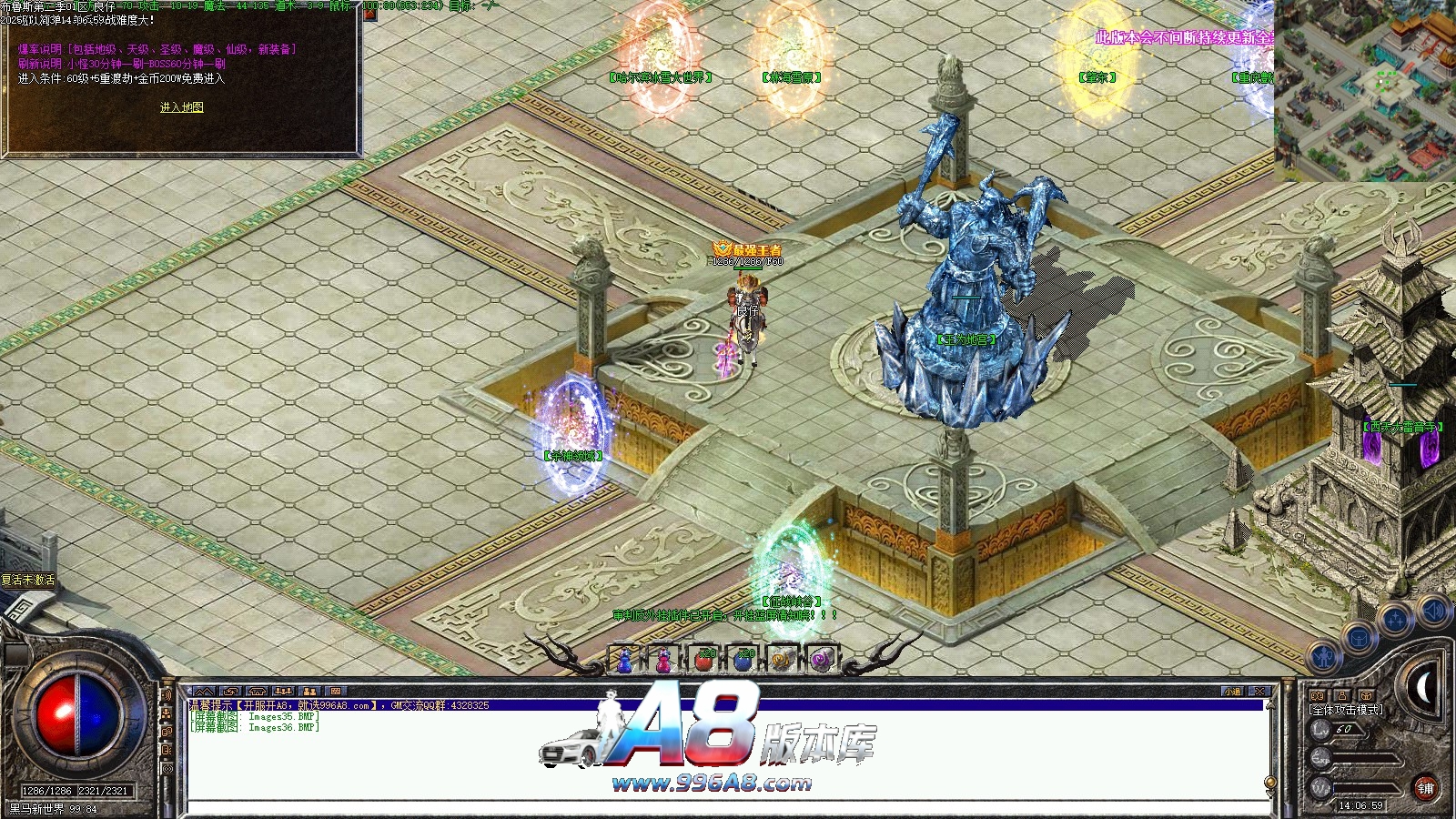Use the blue-purple gourd potion in slot 1
This screenshot has width=1456, height=819.
coord(624,659)
